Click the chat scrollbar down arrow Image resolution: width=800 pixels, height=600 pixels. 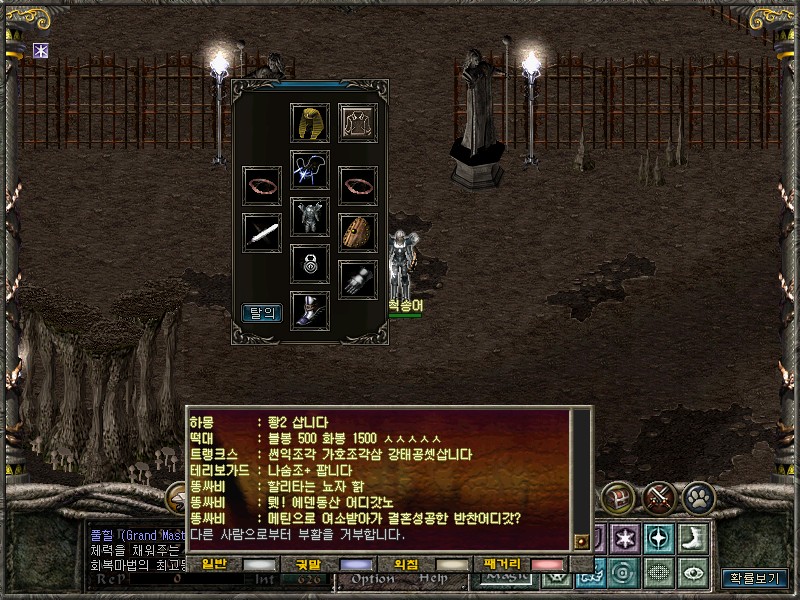click(580, 542)
